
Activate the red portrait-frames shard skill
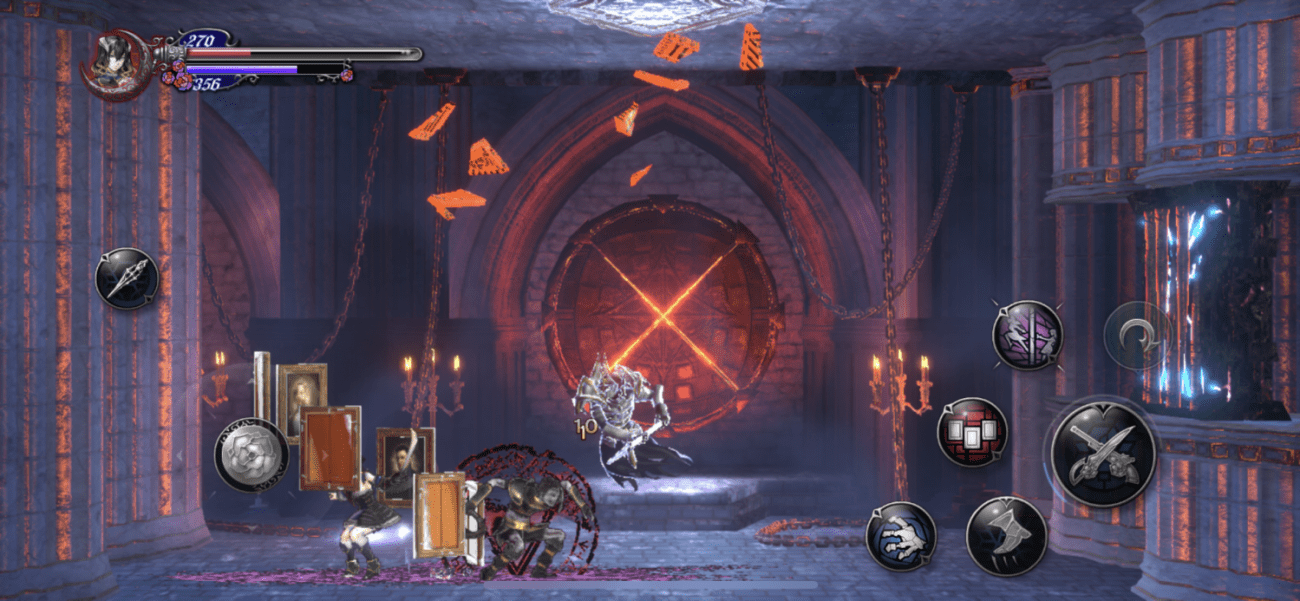pos(971,432)
